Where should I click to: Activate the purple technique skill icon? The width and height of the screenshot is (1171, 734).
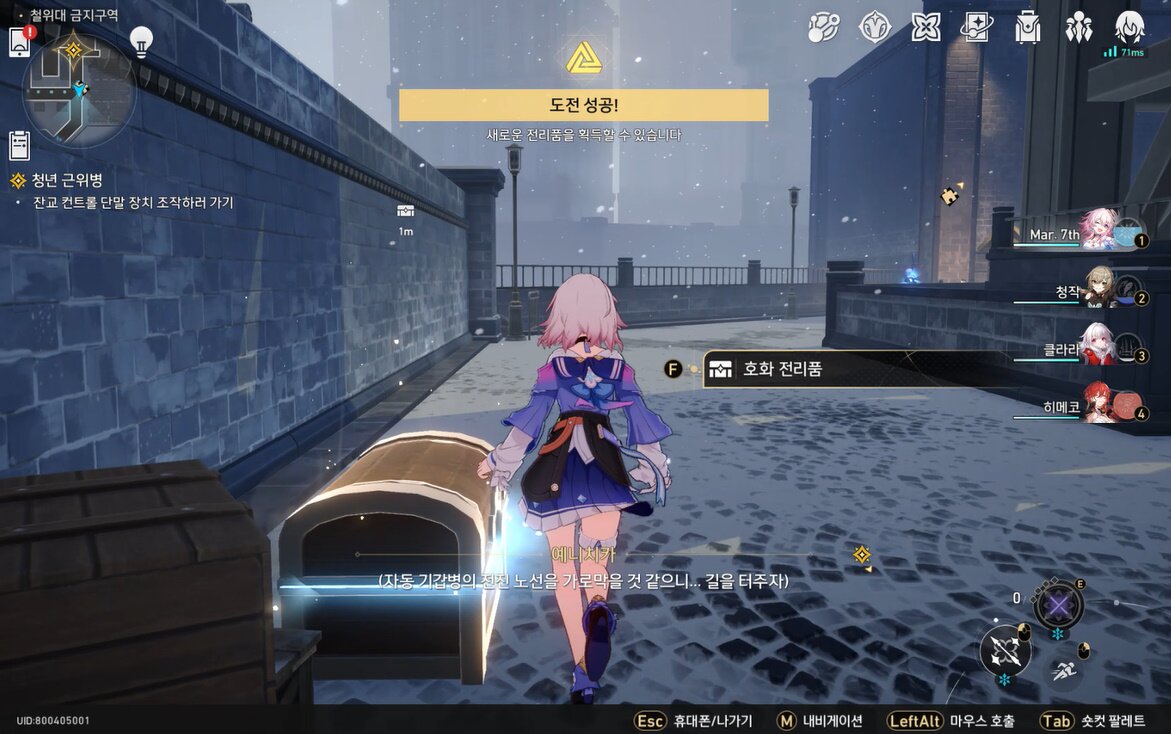[1058, 605]
